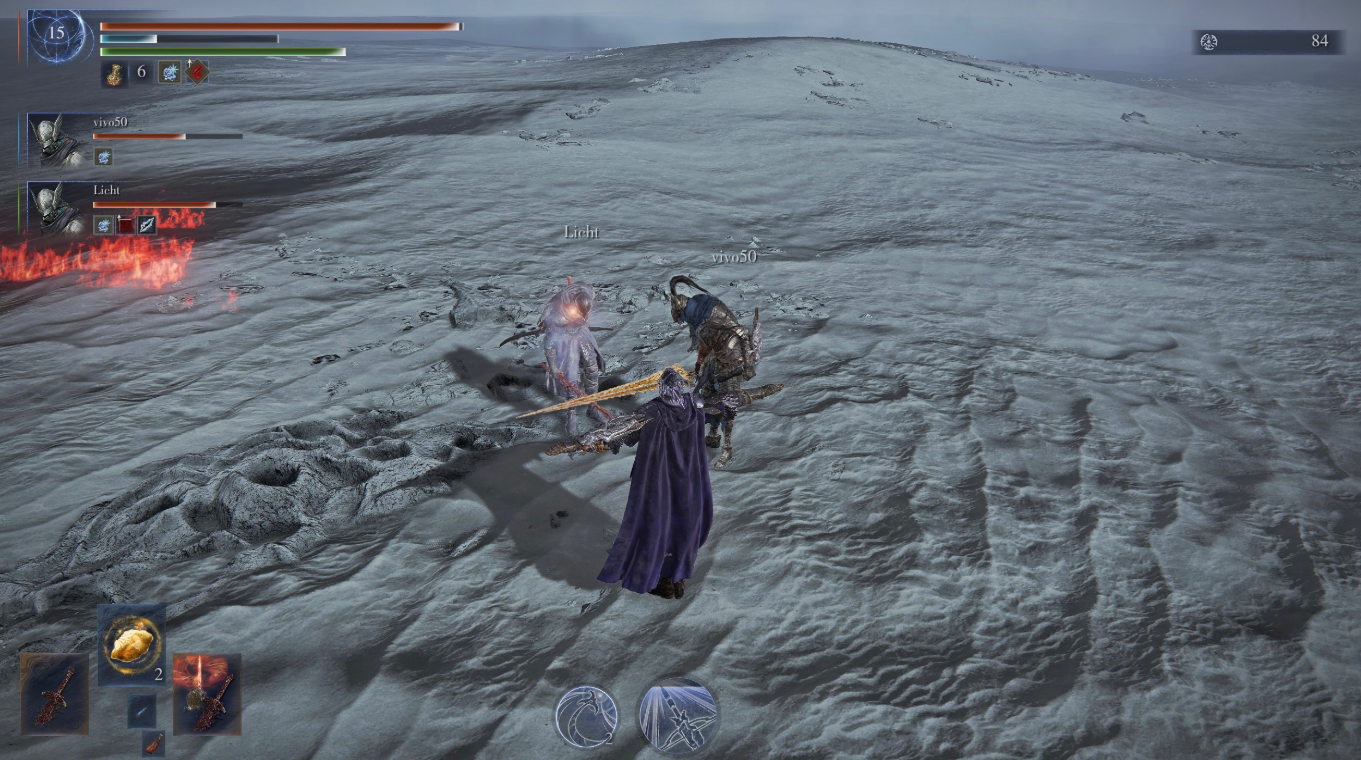Screen dimensions: 1361x760
Task: Click the glowing blue level 15 emblem
Action: coord(56,35)
